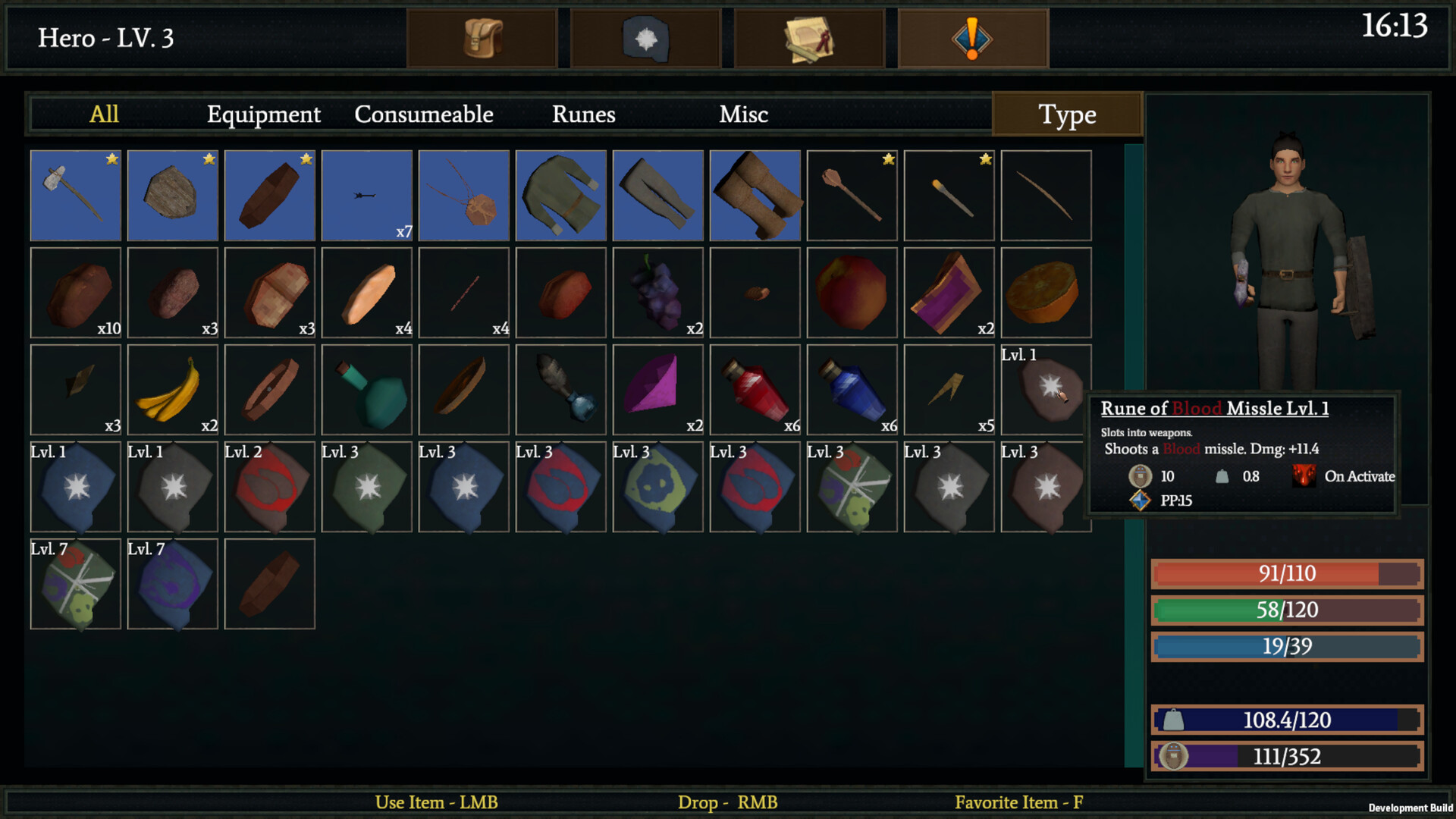Toggle the favorite star on the club
The image size is (1456, 819).
tap(888, 159)
